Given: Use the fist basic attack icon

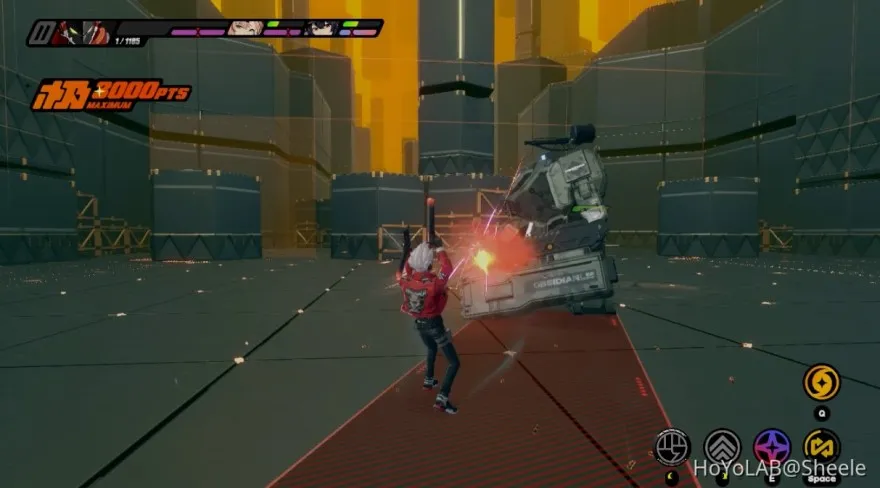Looking at the screenshot, I should tap(672, 446).
